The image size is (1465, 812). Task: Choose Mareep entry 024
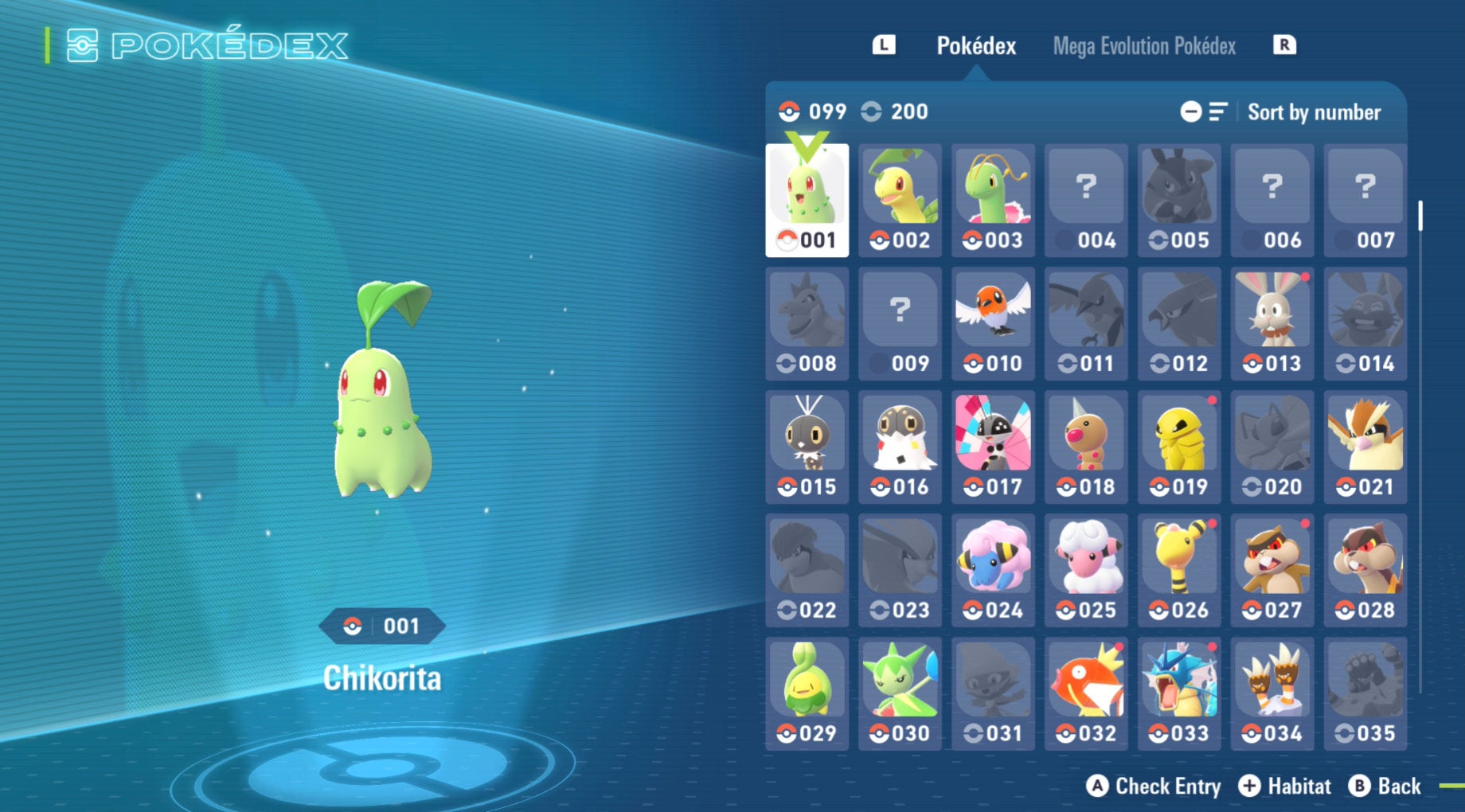point(993,571)
